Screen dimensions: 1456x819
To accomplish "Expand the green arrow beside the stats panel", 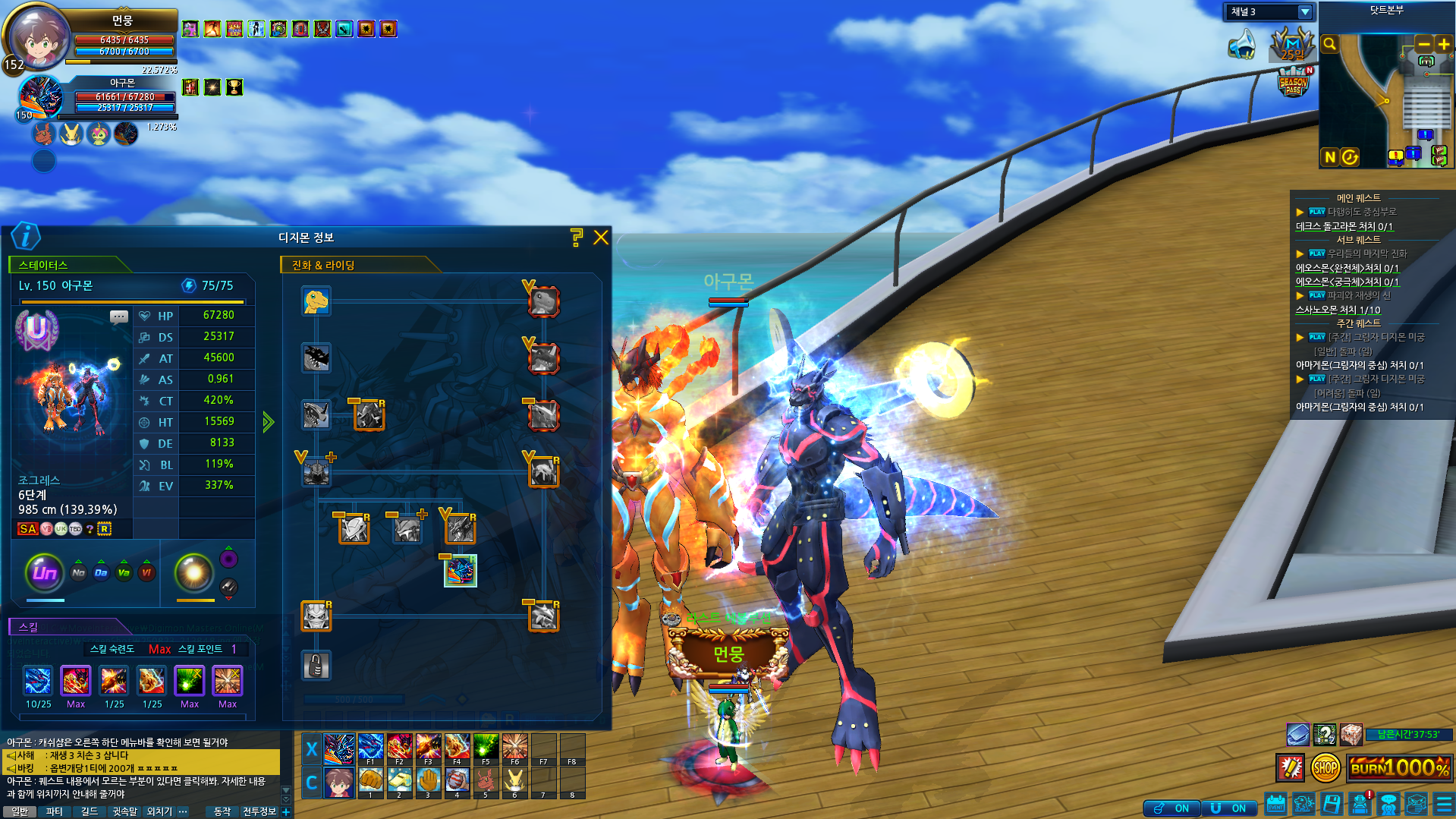I will 268,422.
